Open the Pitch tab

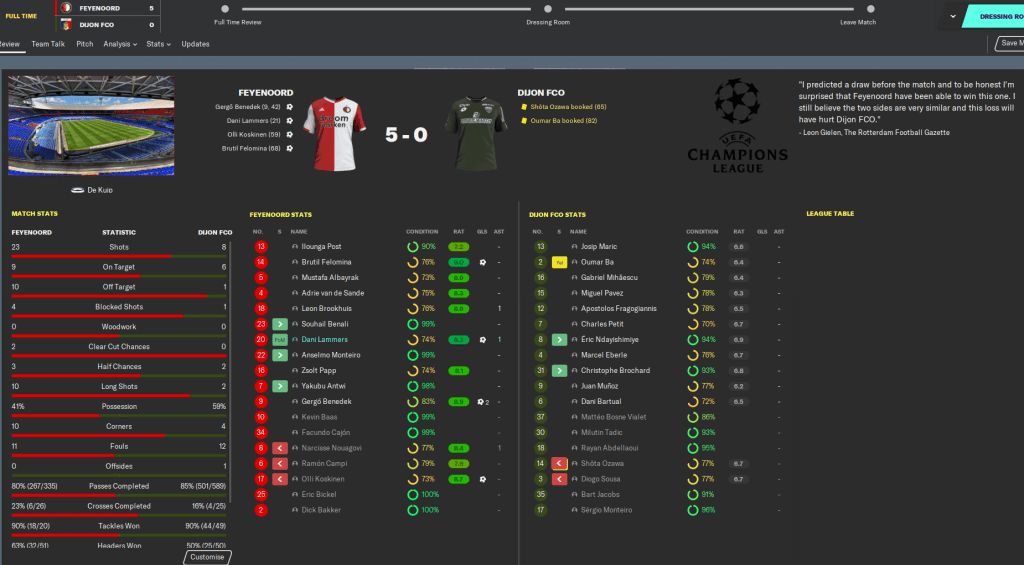coord(85,44)
